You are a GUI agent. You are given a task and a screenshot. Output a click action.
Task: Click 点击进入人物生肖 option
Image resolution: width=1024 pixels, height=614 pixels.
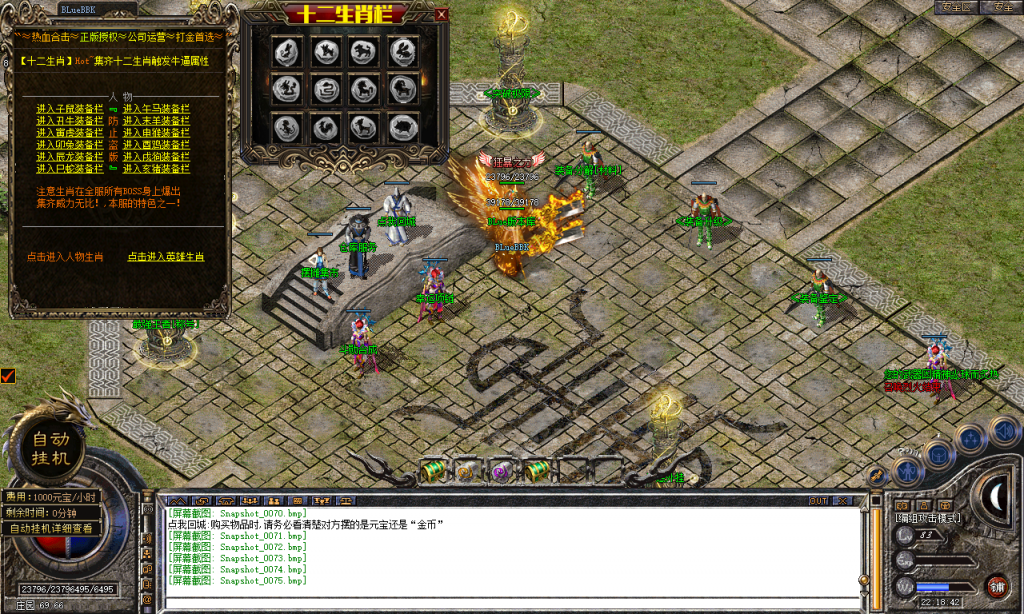[65, 257]
